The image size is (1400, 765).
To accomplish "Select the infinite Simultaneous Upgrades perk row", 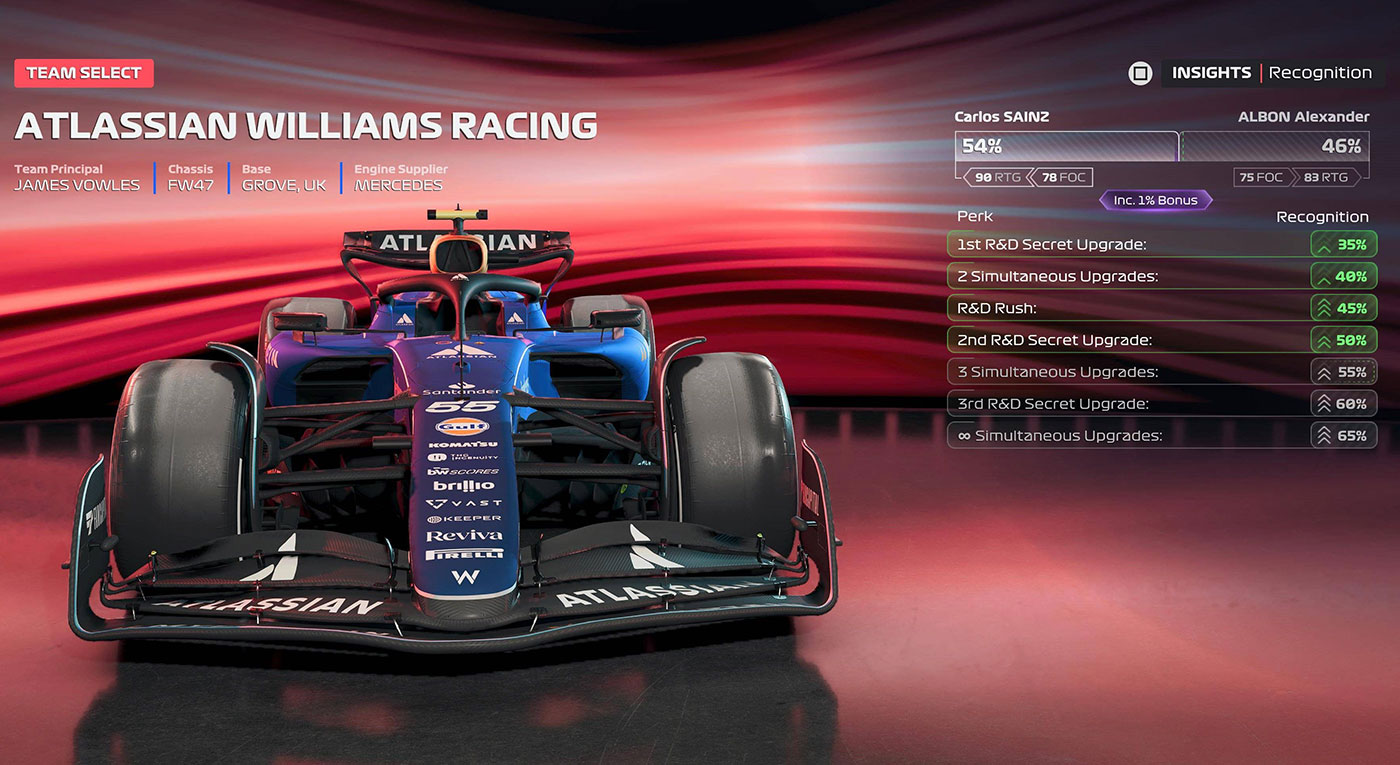I will click(x=1160, y=436).
